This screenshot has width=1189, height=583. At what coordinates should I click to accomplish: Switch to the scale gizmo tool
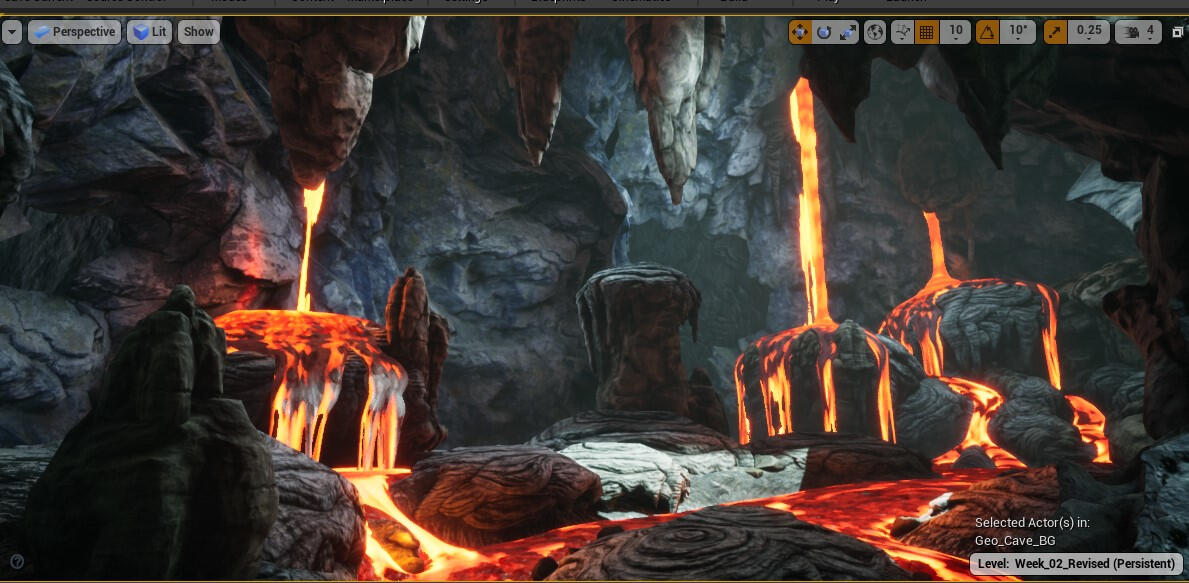pyautogui.click(x=848, y=32)
